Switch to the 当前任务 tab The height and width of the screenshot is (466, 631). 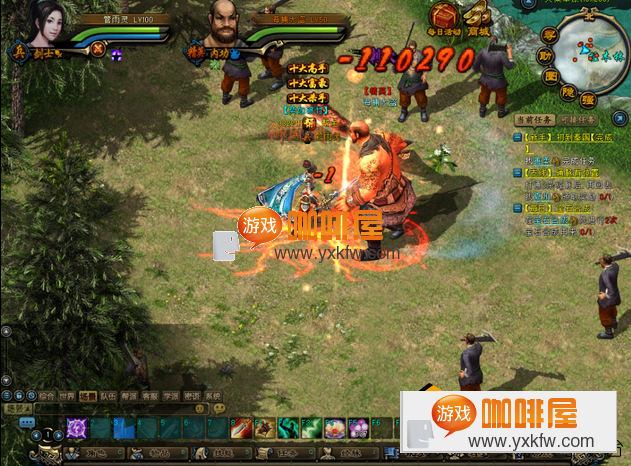pos(530,120)
